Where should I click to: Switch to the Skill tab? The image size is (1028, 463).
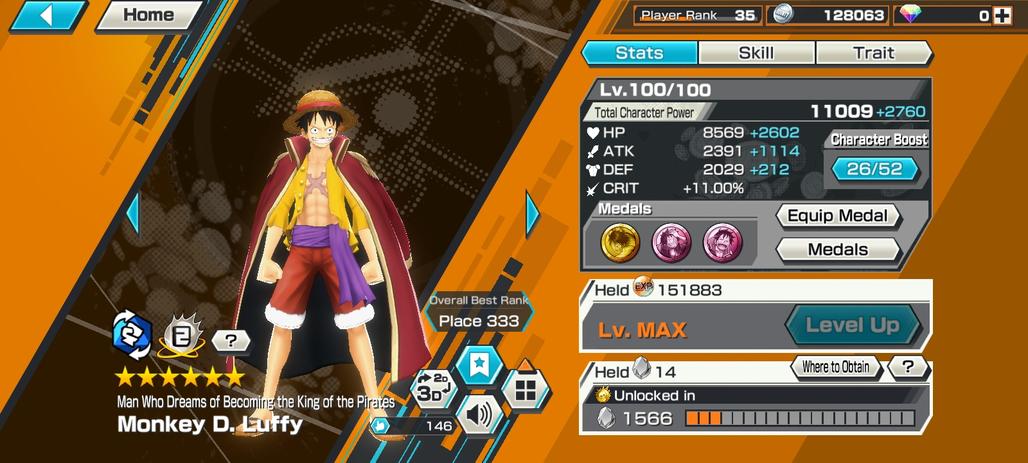click(x=756, y=53)
